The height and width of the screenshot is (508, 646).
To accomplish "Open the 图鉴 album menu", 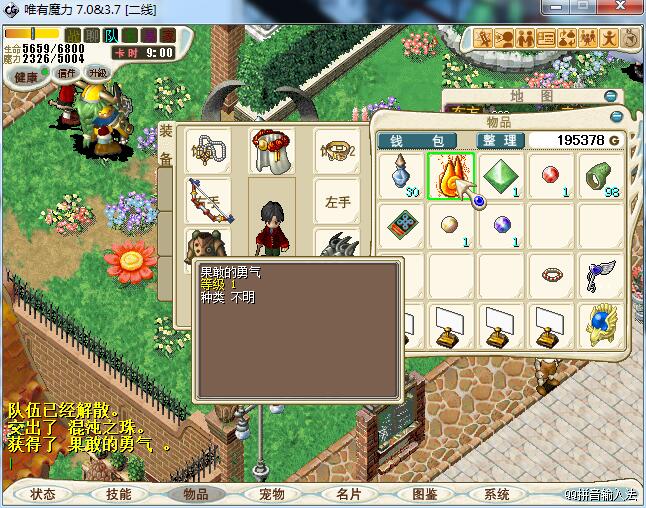I will 424,494.
